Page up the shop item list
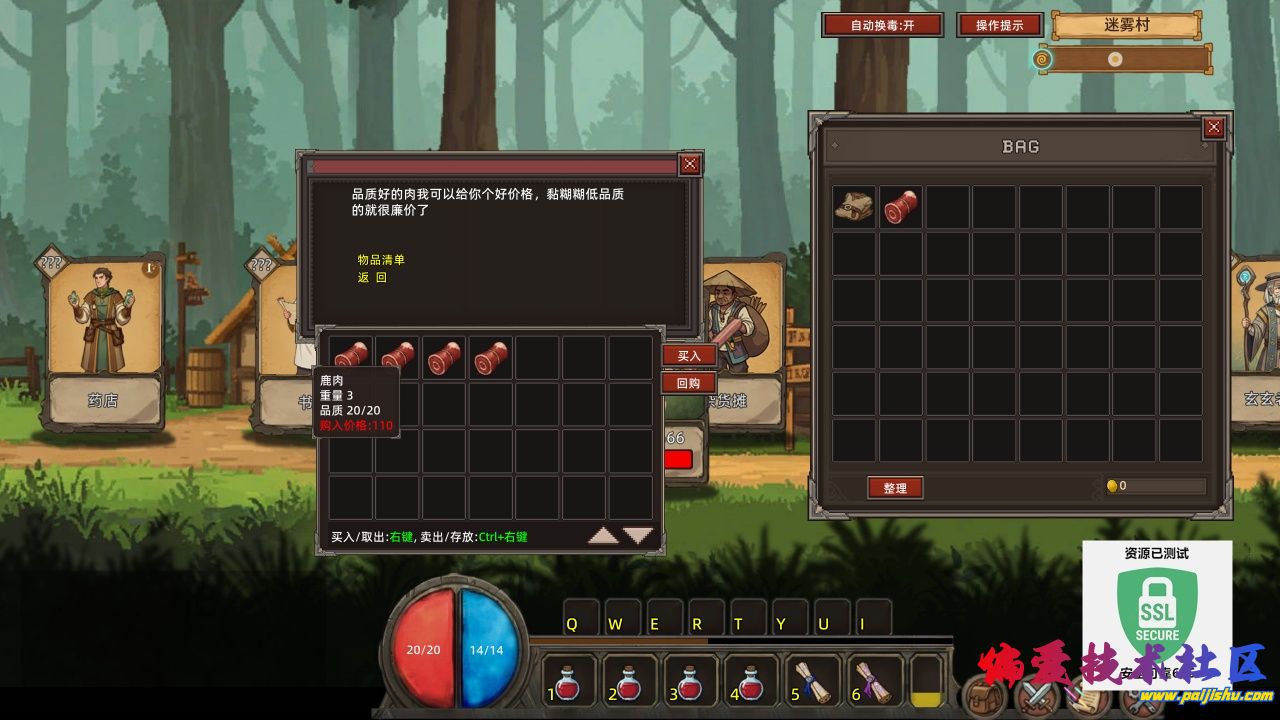Viewport: 1280px width, 720px height. click(603, 536)
